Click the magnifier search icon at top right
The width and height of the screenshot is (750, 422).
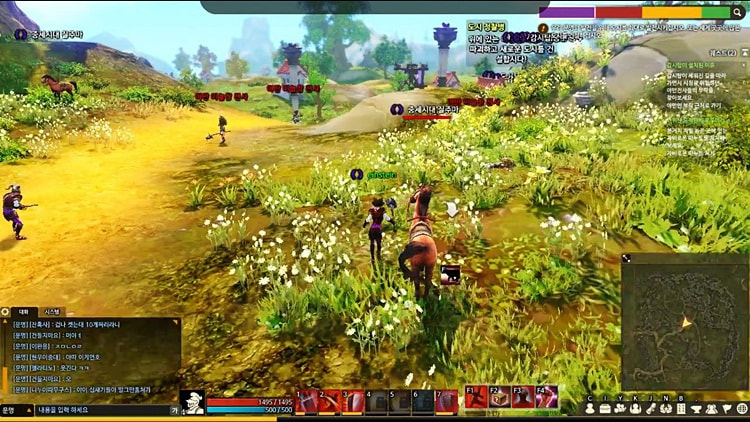739,12
